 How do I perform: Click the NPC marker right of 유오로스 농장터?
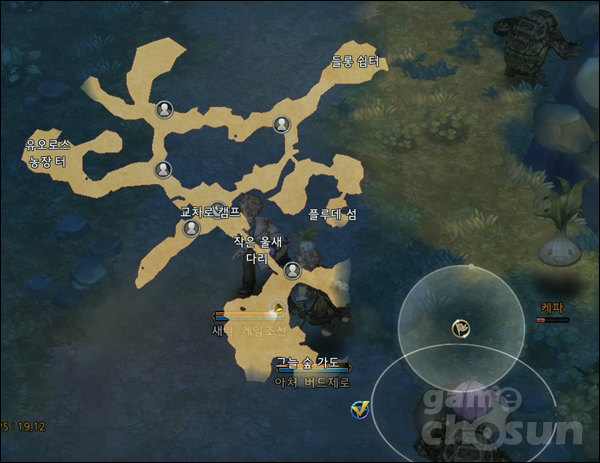tap(163, 169)
